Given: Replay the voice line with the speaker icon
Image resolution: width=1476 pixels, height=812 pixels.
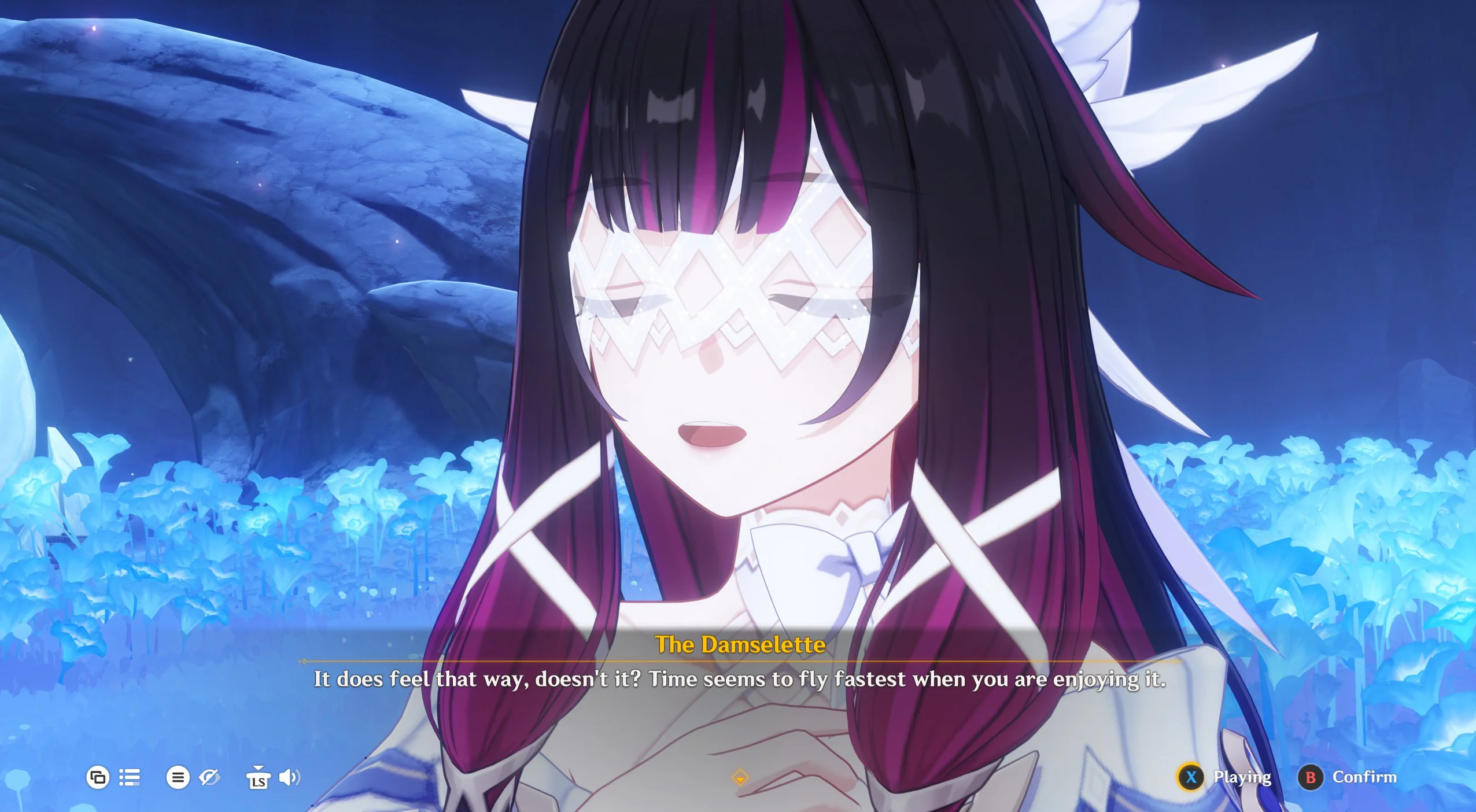Looking at the screenshot, I should [289, 777].
